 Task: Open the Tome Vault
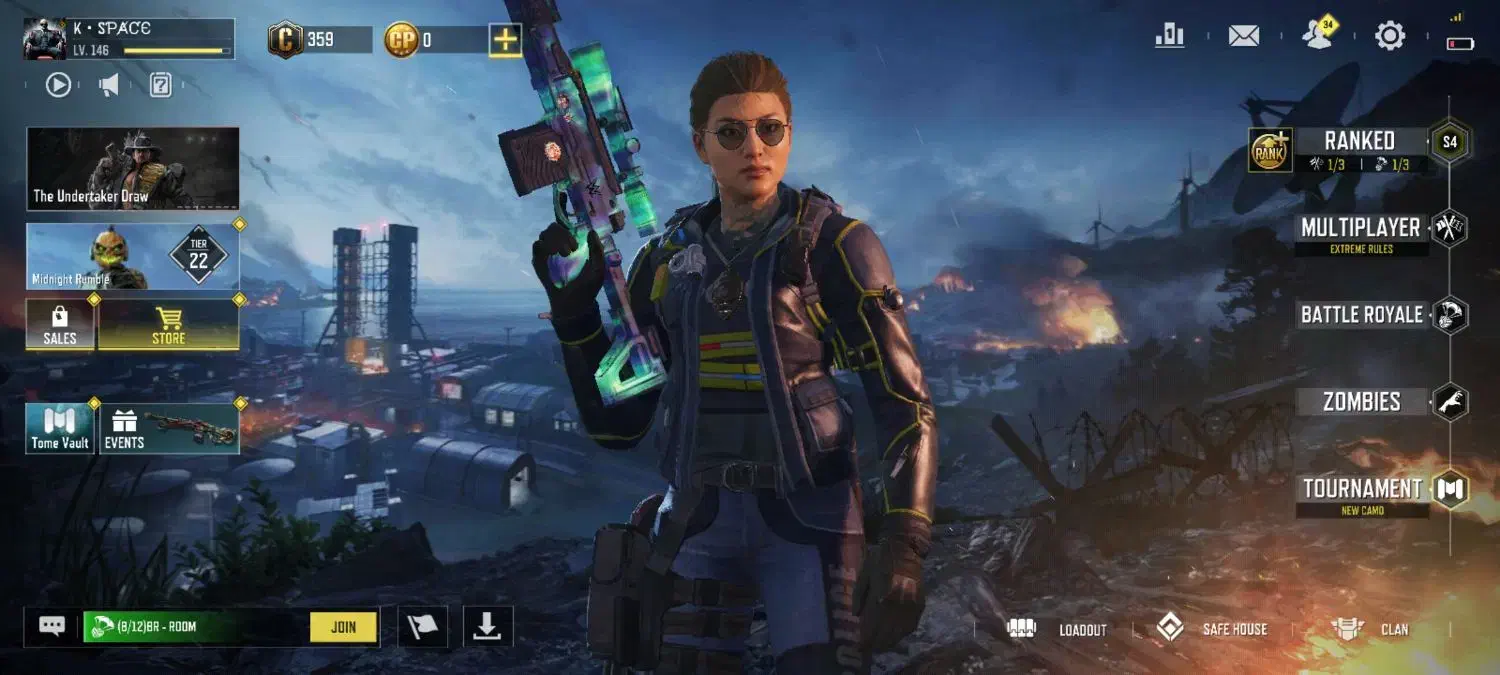click(x=60, y=428)
